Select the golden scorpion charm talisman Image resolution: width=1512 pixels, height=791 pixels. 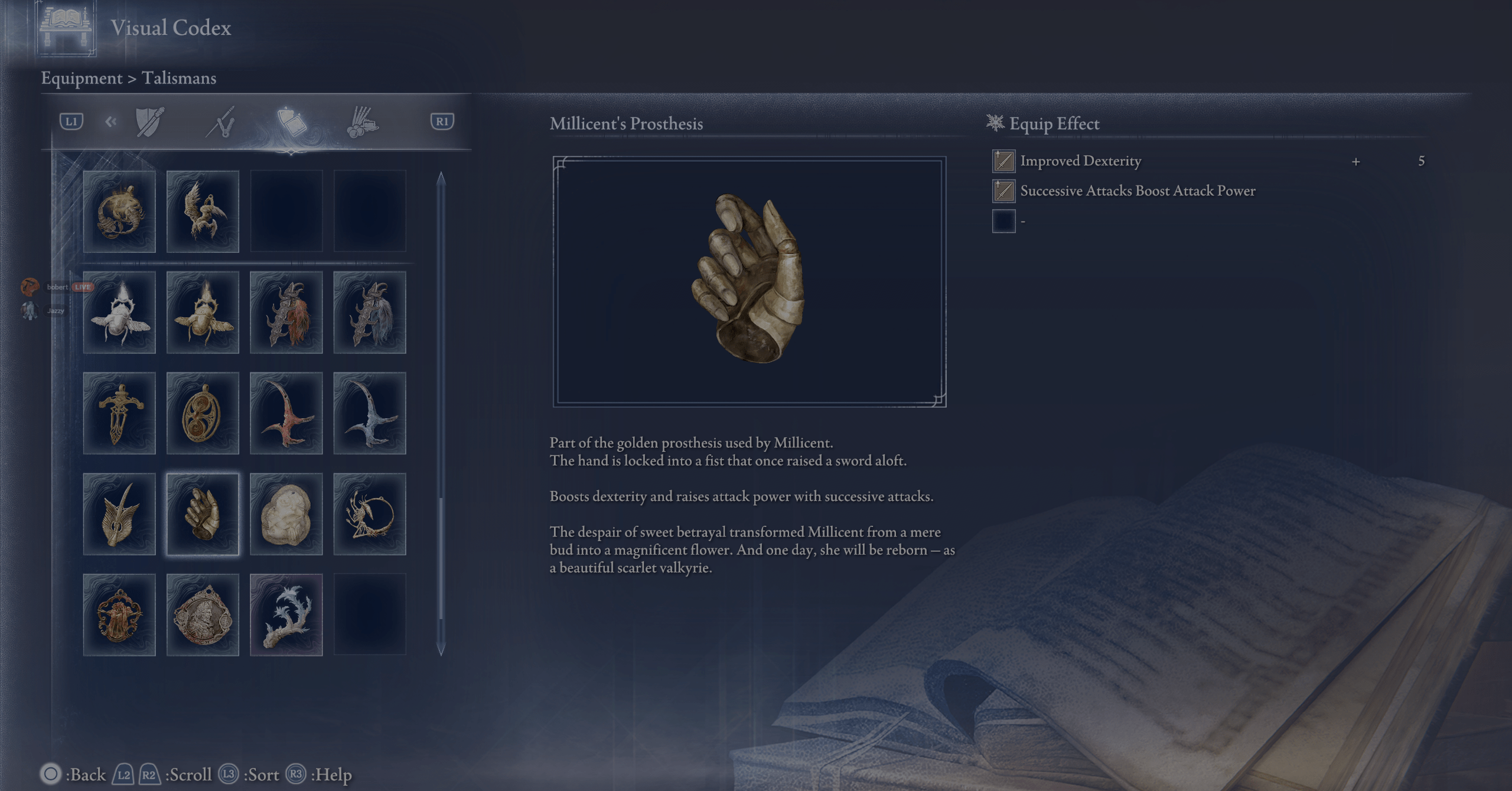(x=119, y=211)
